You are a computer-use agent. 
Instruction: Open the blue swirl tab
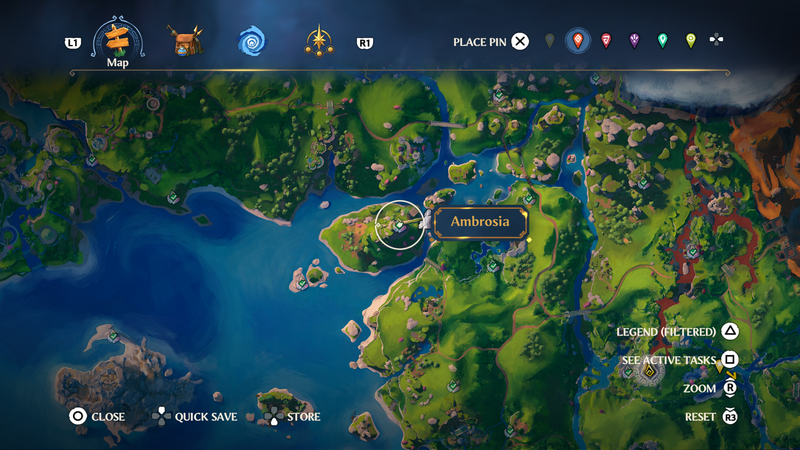[x=252, y=42]
